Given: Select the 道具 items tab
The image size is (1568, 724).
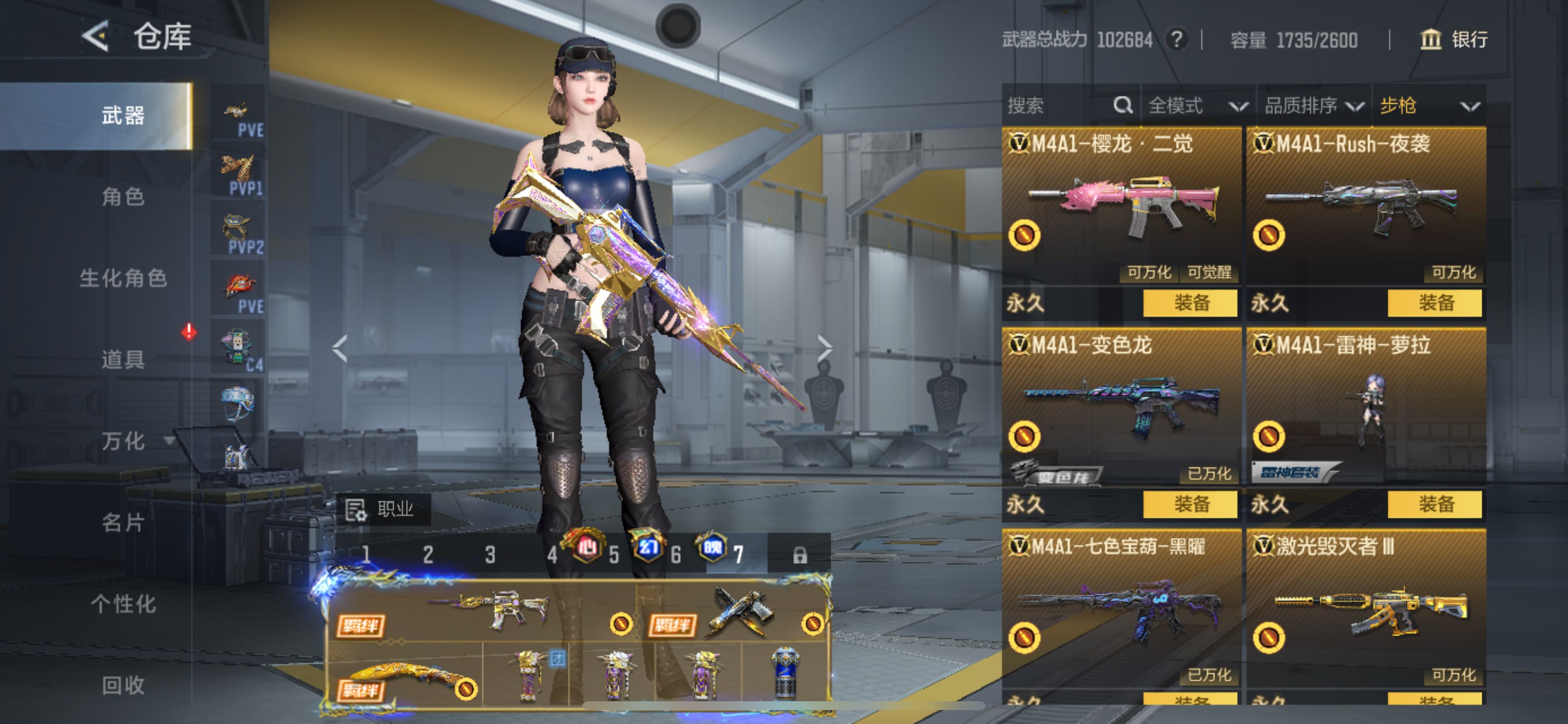Looking at the screenshot, I should click(123, 360).
